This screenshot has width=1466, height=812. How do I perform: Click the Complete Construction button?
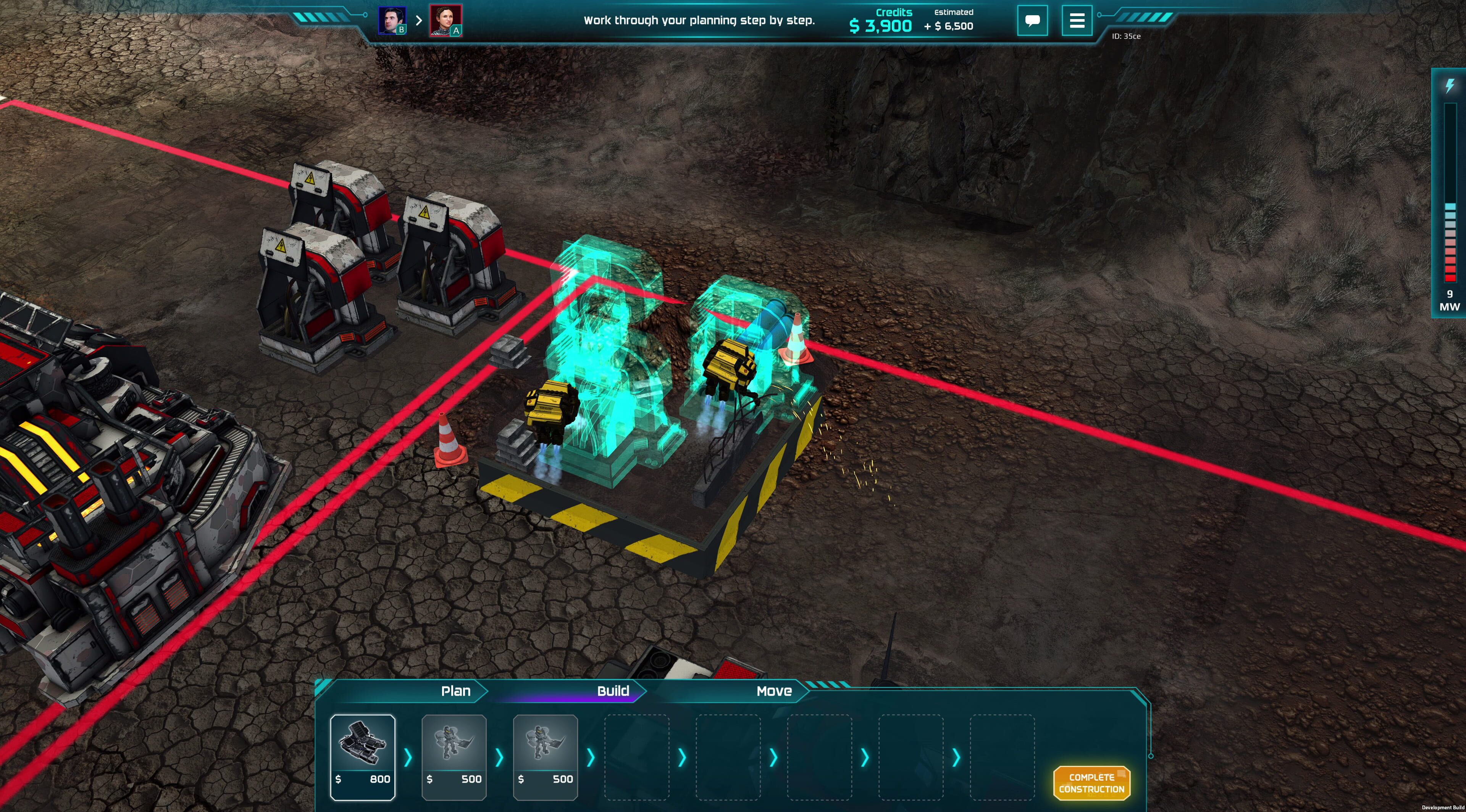click(1091, 783)
